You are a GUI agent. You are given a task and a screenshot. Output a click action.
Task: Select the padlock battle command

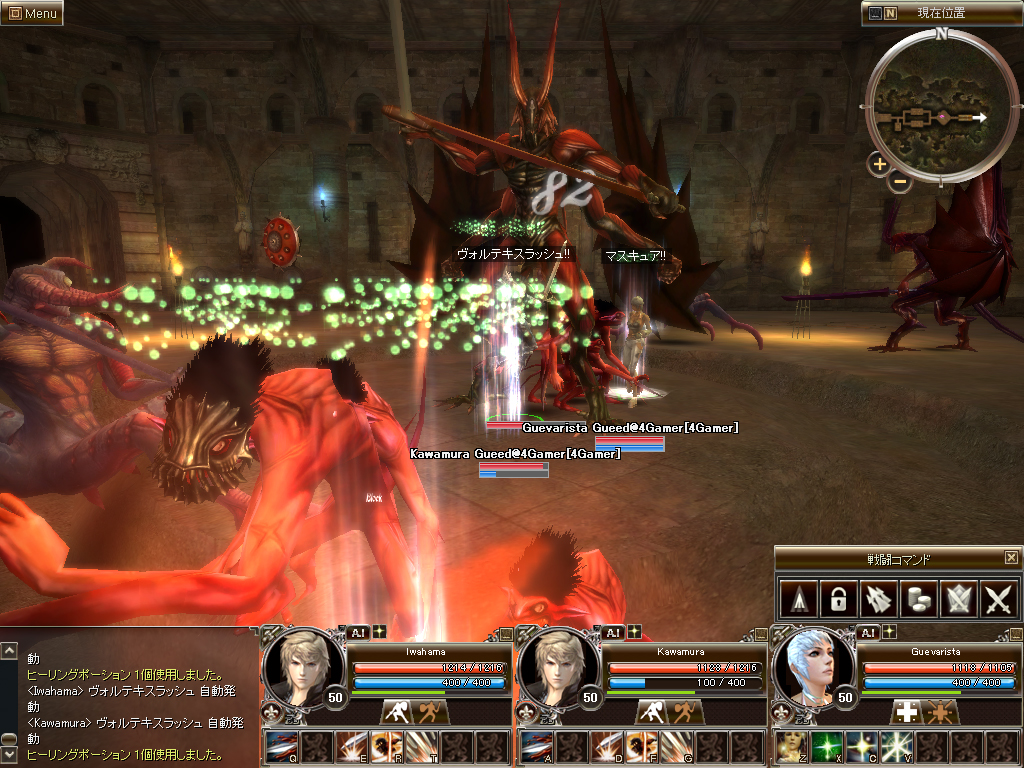(x=836, y=599)
